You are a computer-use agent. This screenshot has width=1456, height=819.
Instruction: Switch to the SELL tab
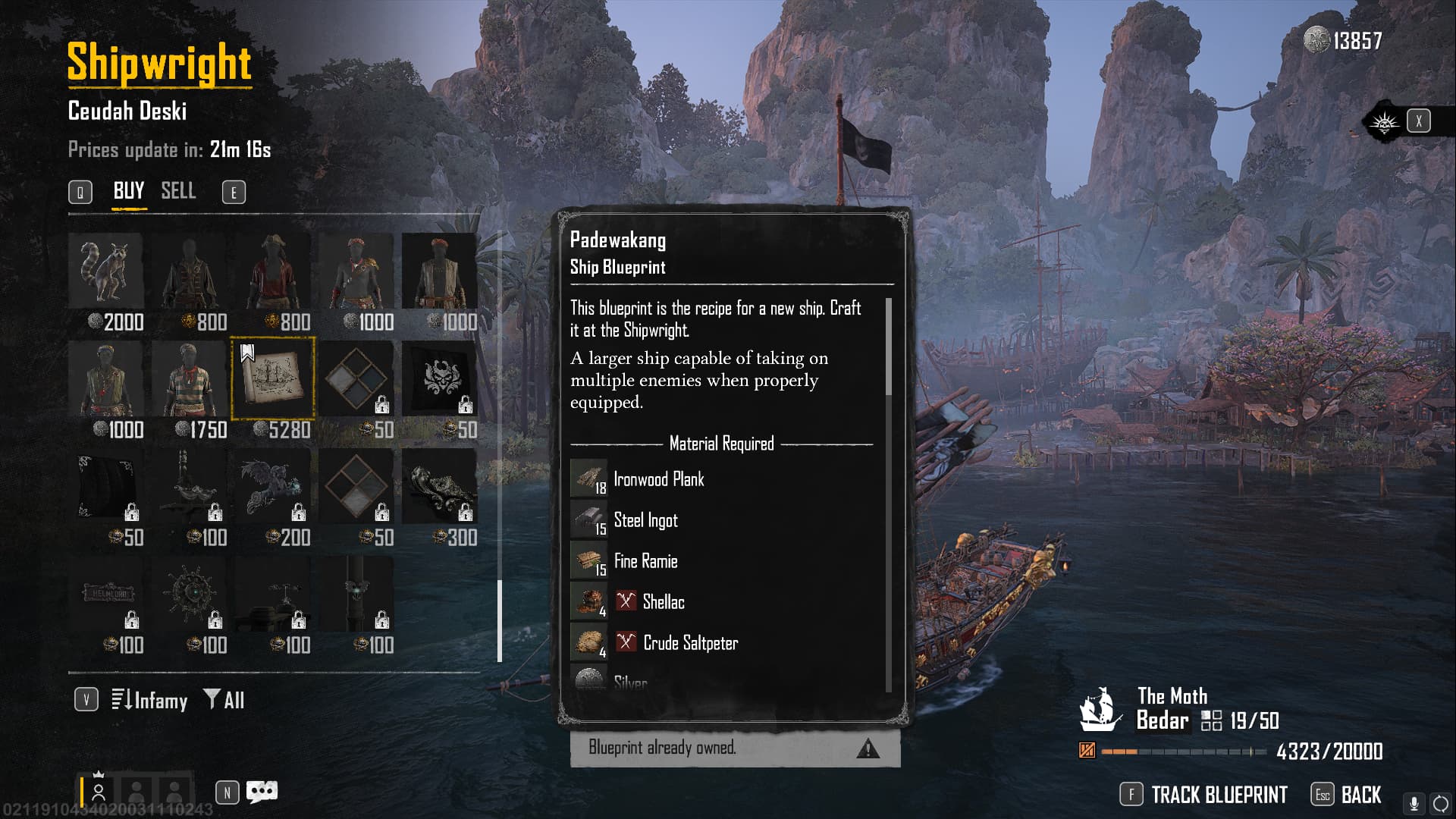(x=178, y=191)
